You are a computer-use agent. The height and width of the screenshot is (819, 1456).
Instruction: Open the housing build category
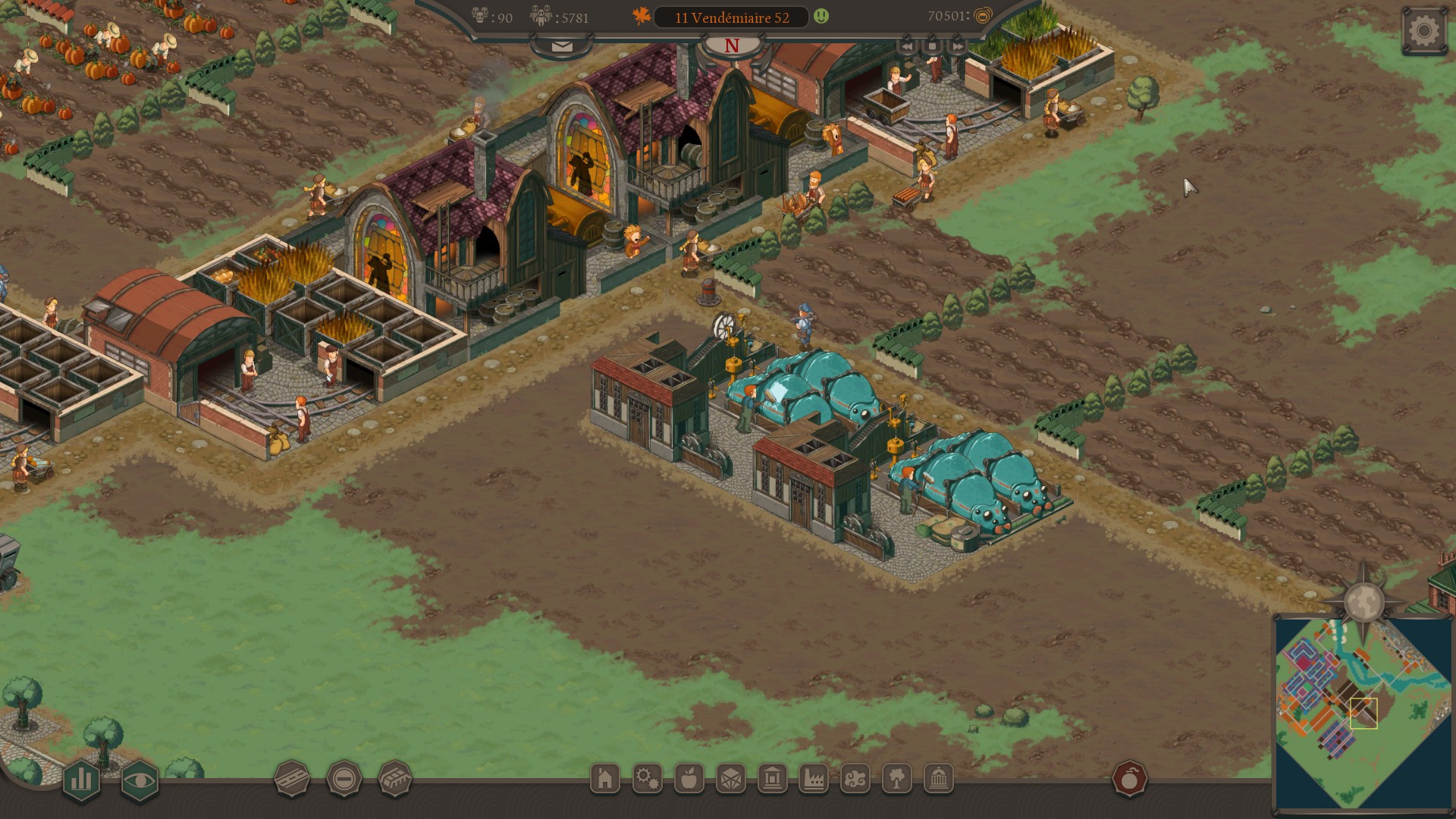(x=605, y=779)
